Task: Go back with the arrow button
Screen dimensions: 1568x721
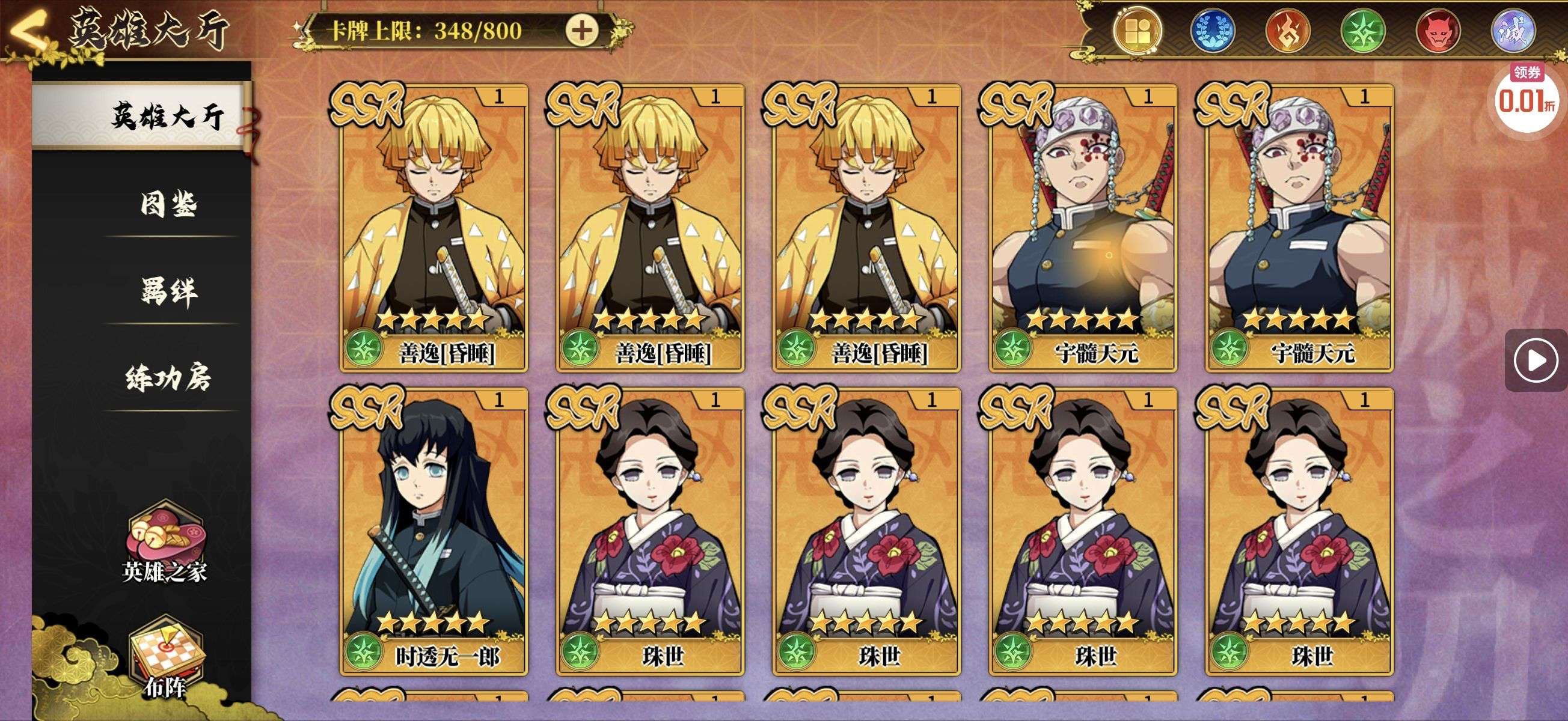Action: [28, 31]
